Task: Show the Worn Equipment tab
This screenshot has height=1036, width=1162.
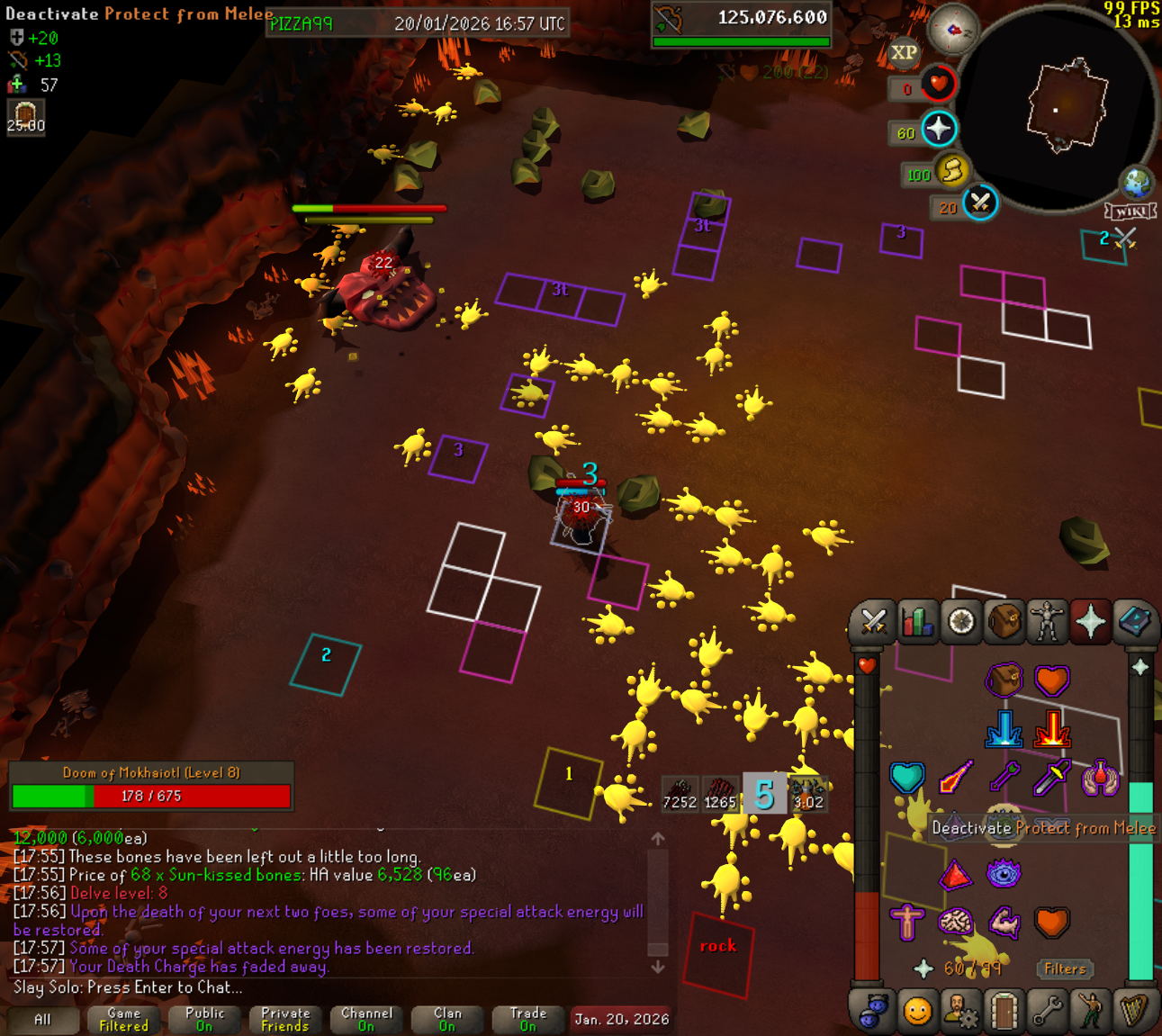Action: 1047,622
